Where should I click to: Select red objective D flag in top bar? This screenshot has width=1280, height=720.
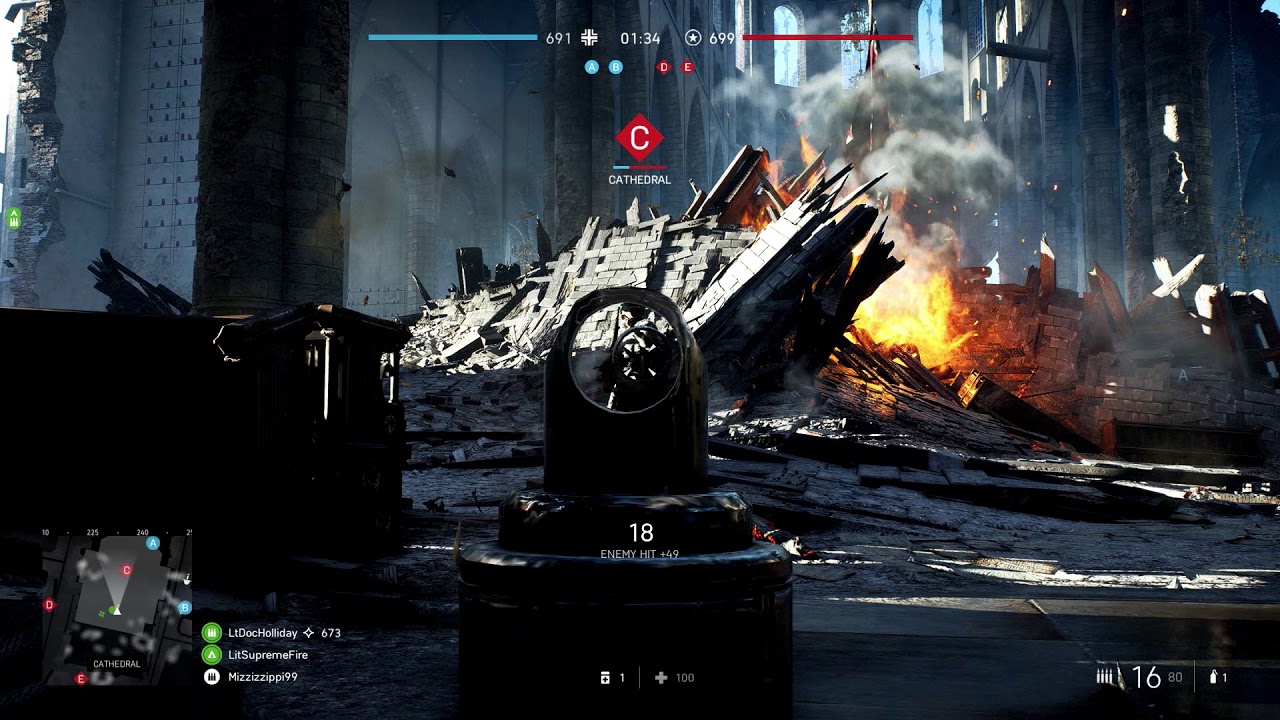pyautogui.click(x=663, y=67)
